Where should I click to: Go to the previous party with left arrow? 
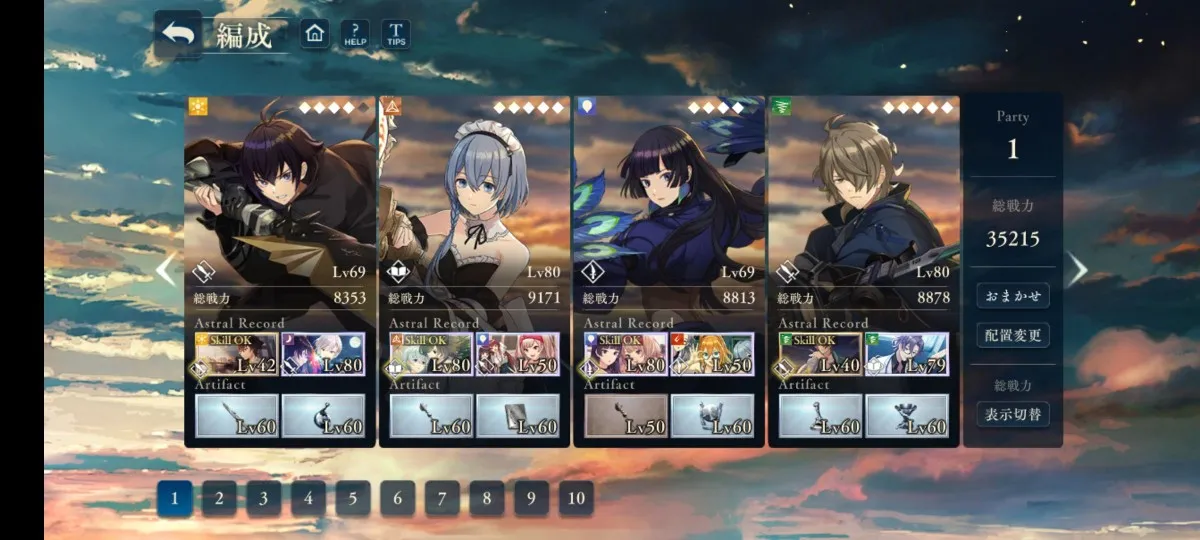[x=166, y=269]
